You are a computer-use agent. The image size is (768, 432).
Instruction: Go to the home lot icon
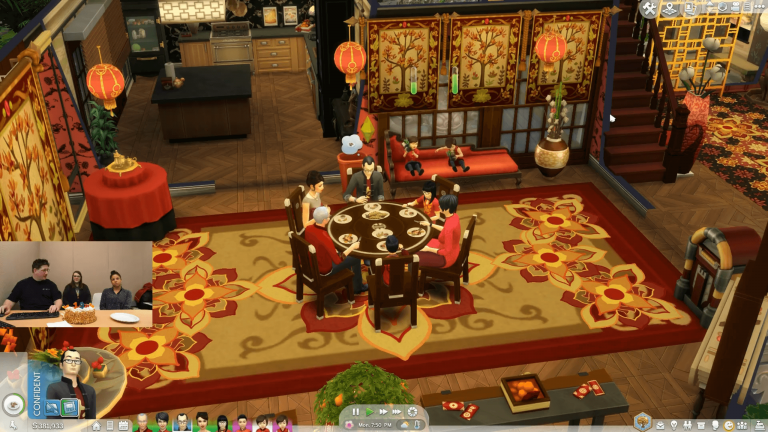point(96,425)
